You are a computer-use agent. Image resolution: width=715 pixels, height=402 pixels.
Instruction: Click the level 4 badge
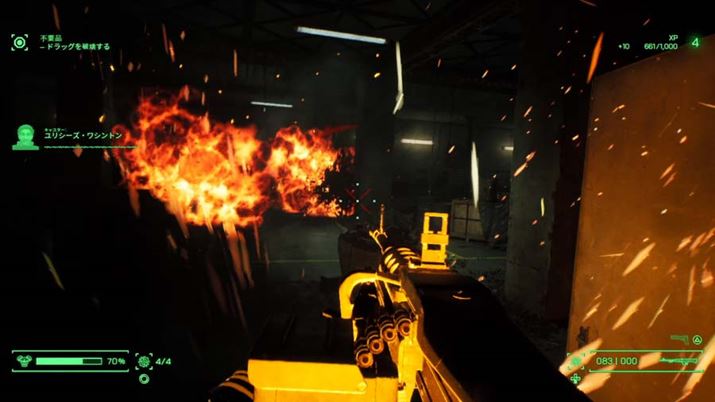tap(694, 42)
